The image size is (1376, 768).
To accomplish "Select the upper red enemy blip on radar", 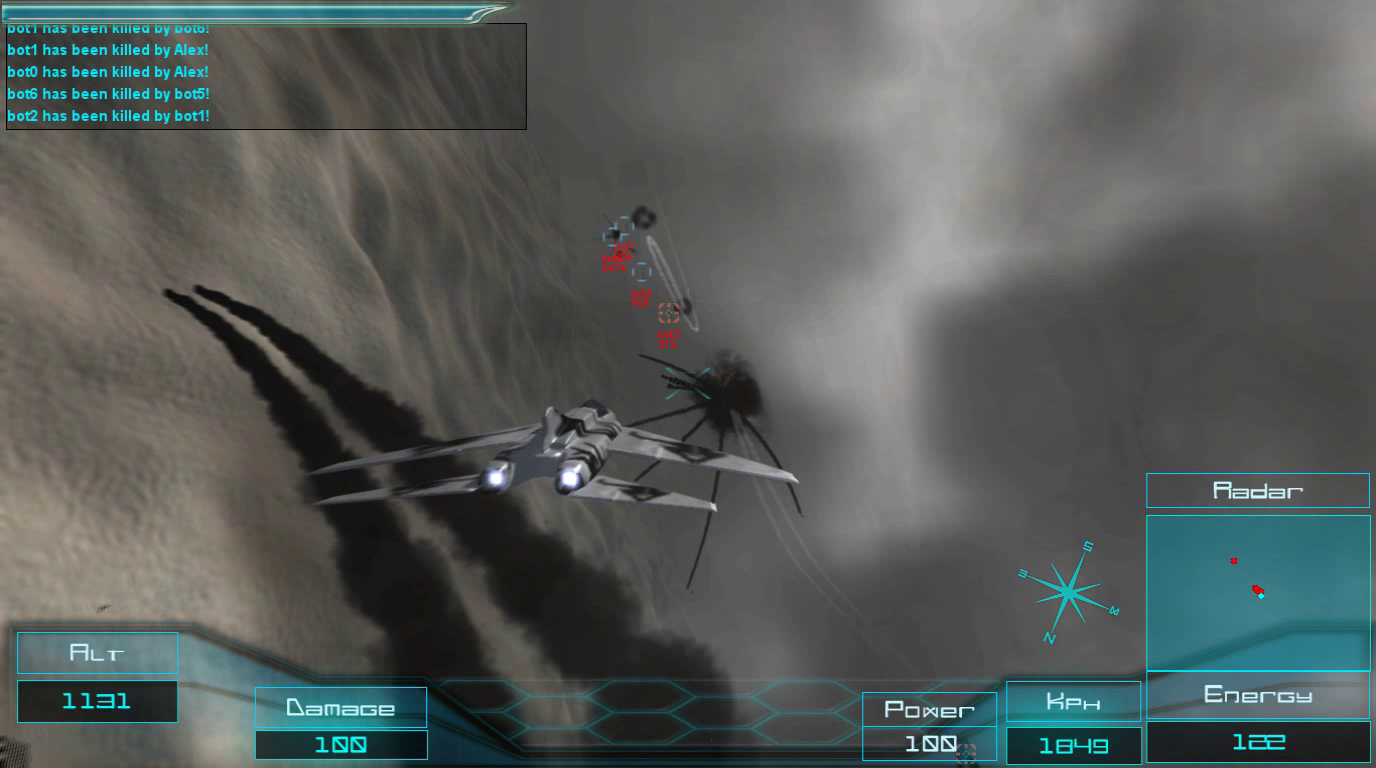I will pyautogui.click(x=1233, y=561).
